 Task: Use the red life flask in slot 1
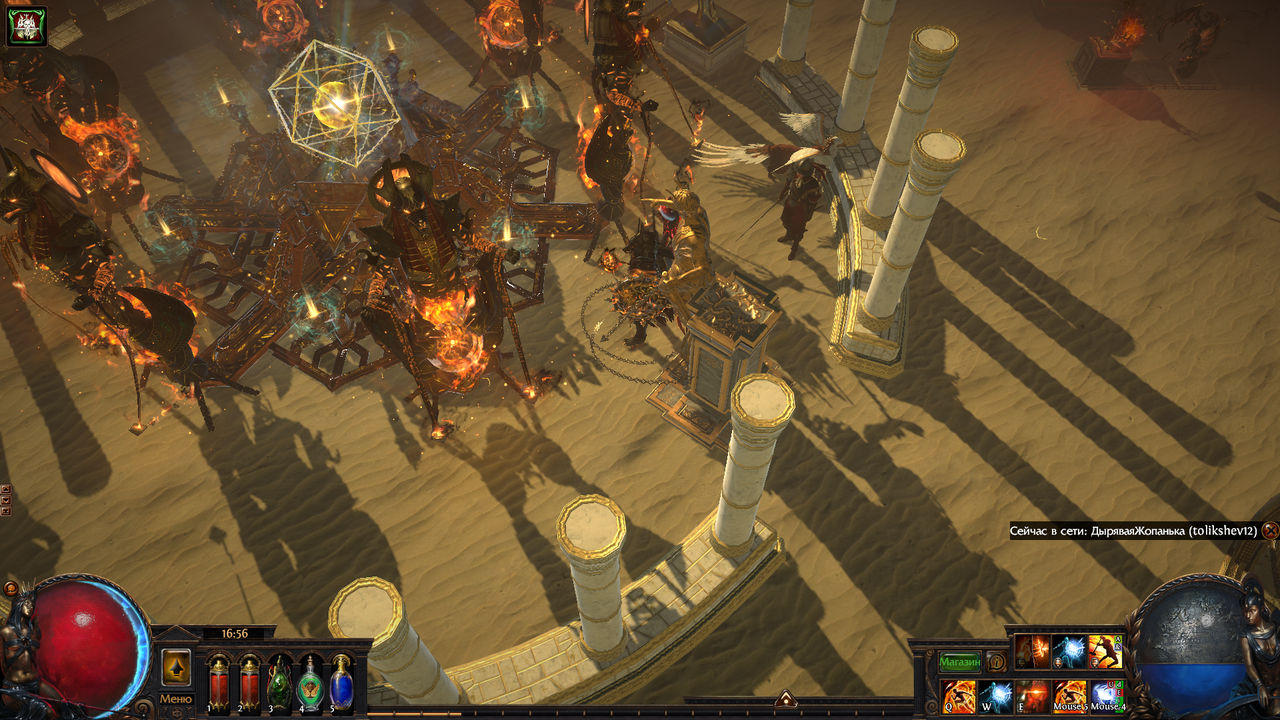219,681
